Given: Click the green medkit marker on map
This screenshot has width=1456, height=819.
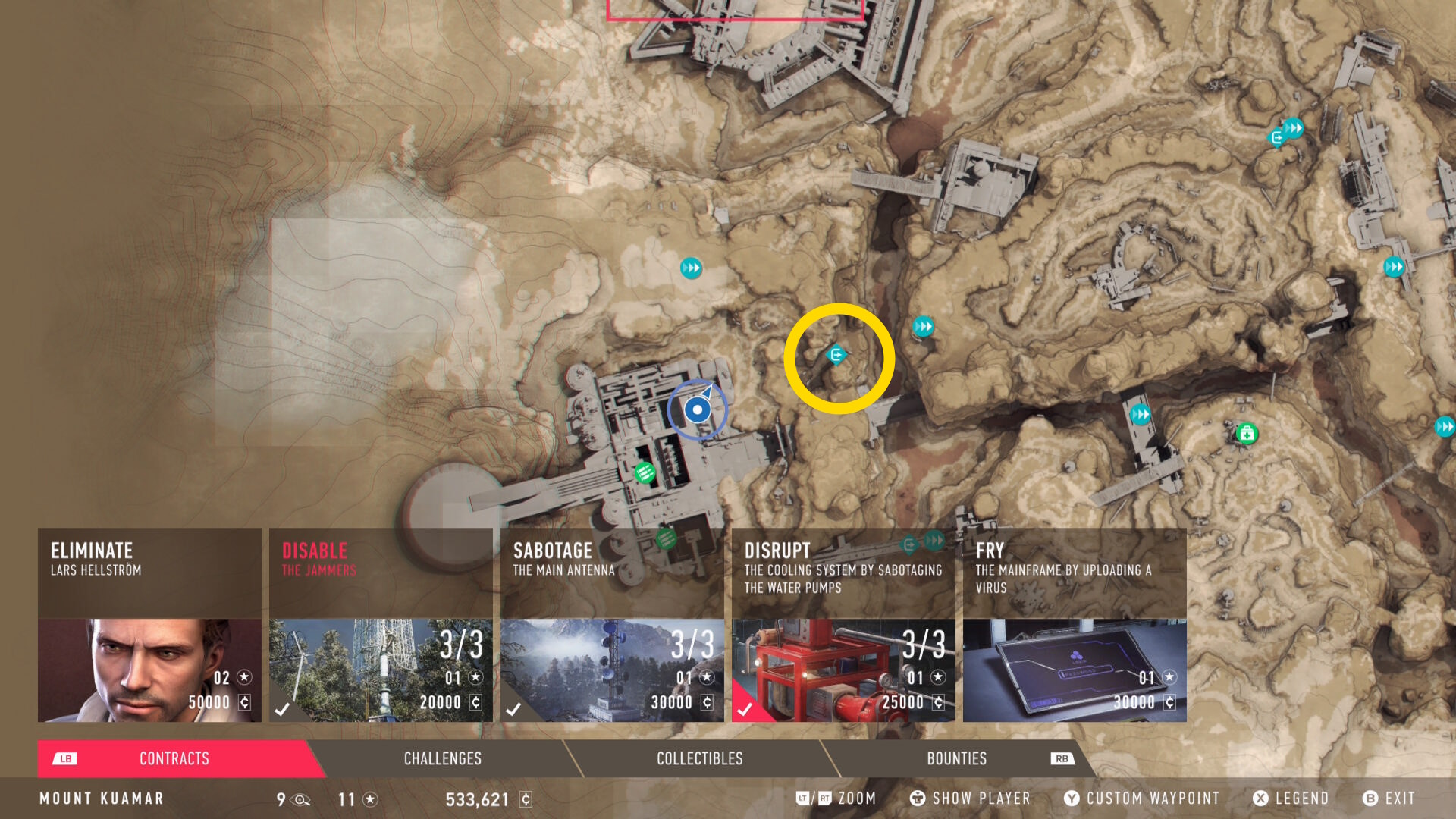Looking at the screenshot, I should [1247, 434].
